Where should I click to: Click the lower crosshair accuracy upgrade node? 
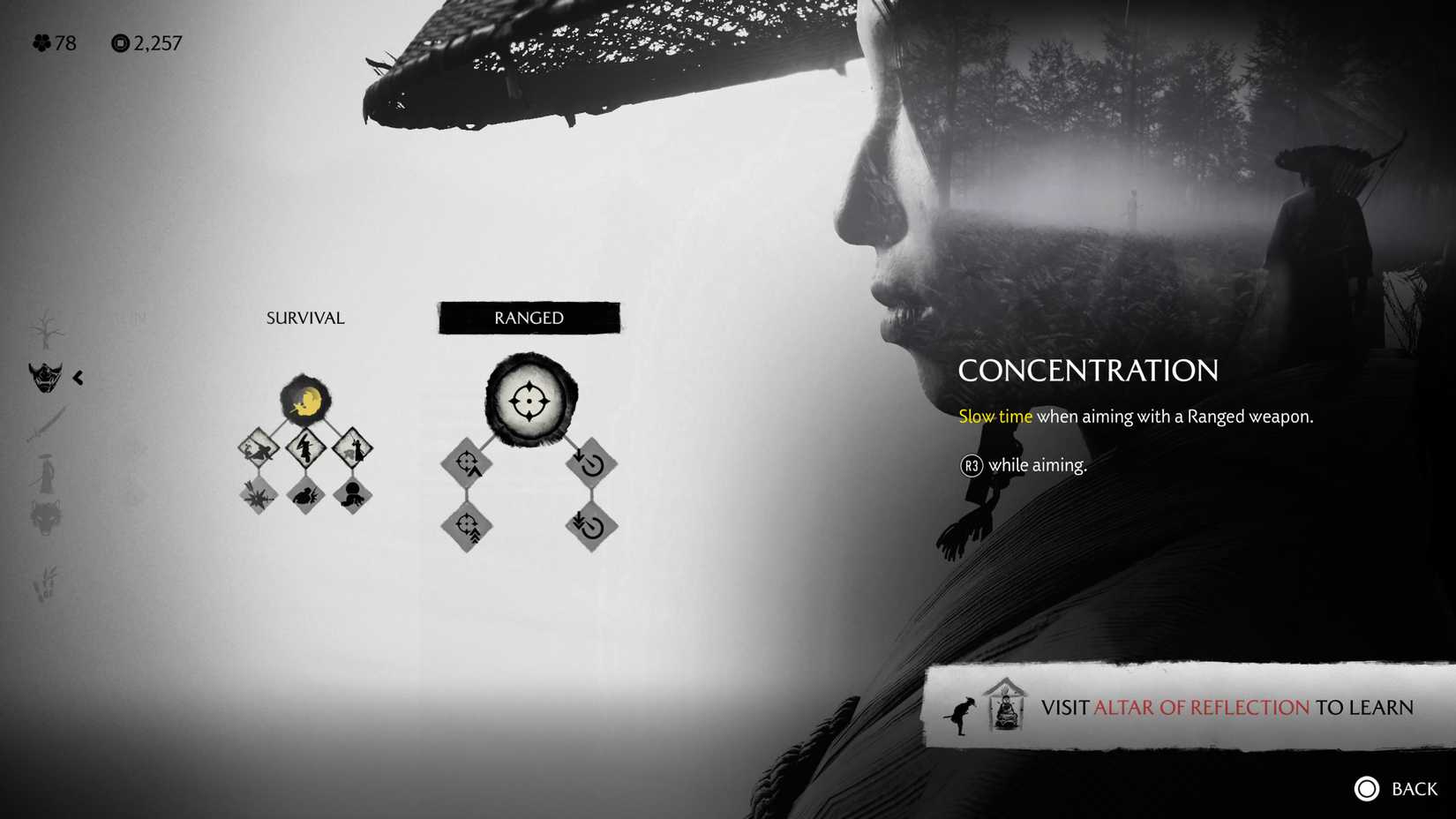467,525
